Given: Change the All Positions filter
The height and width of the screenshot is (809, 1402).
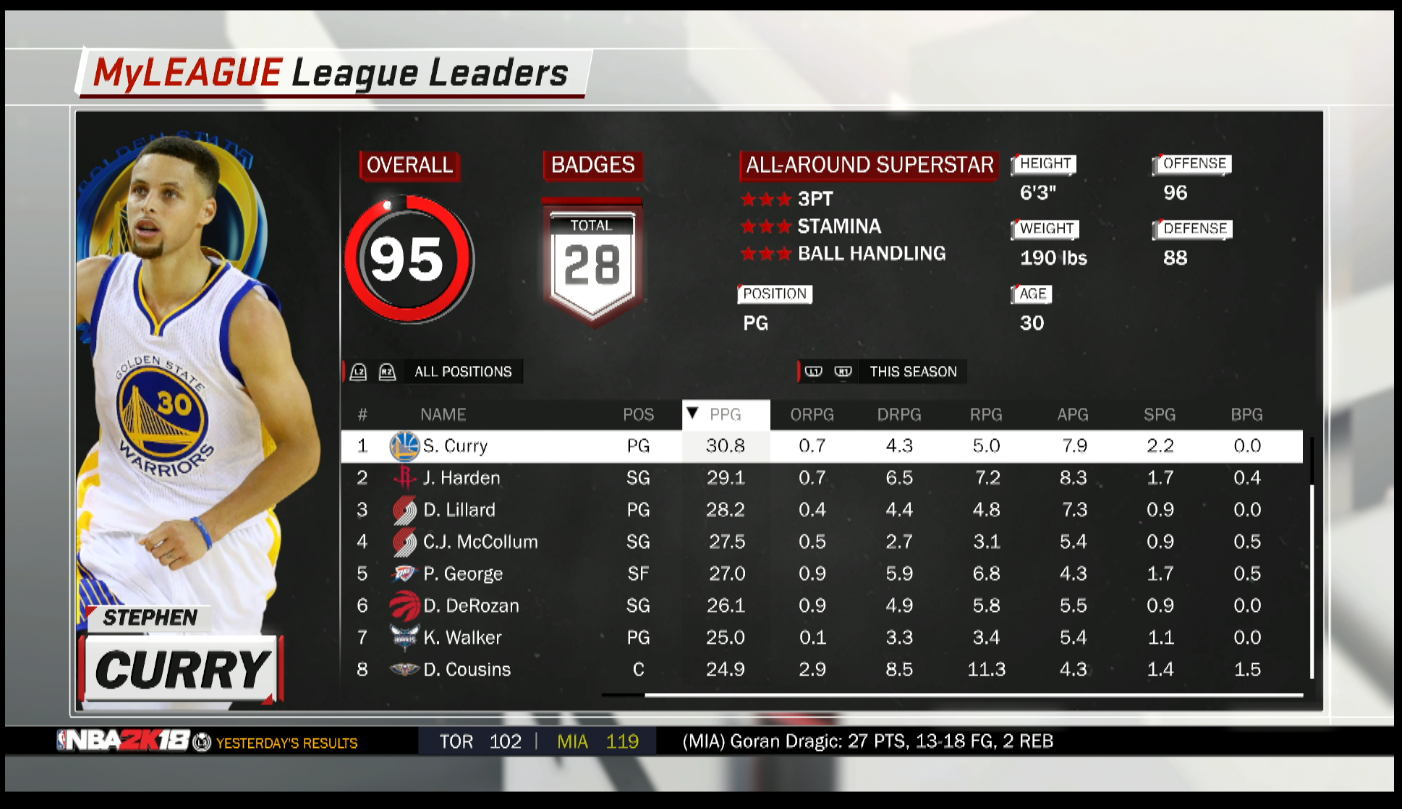Looking at the screenshot, I should [x=462, y=372].
